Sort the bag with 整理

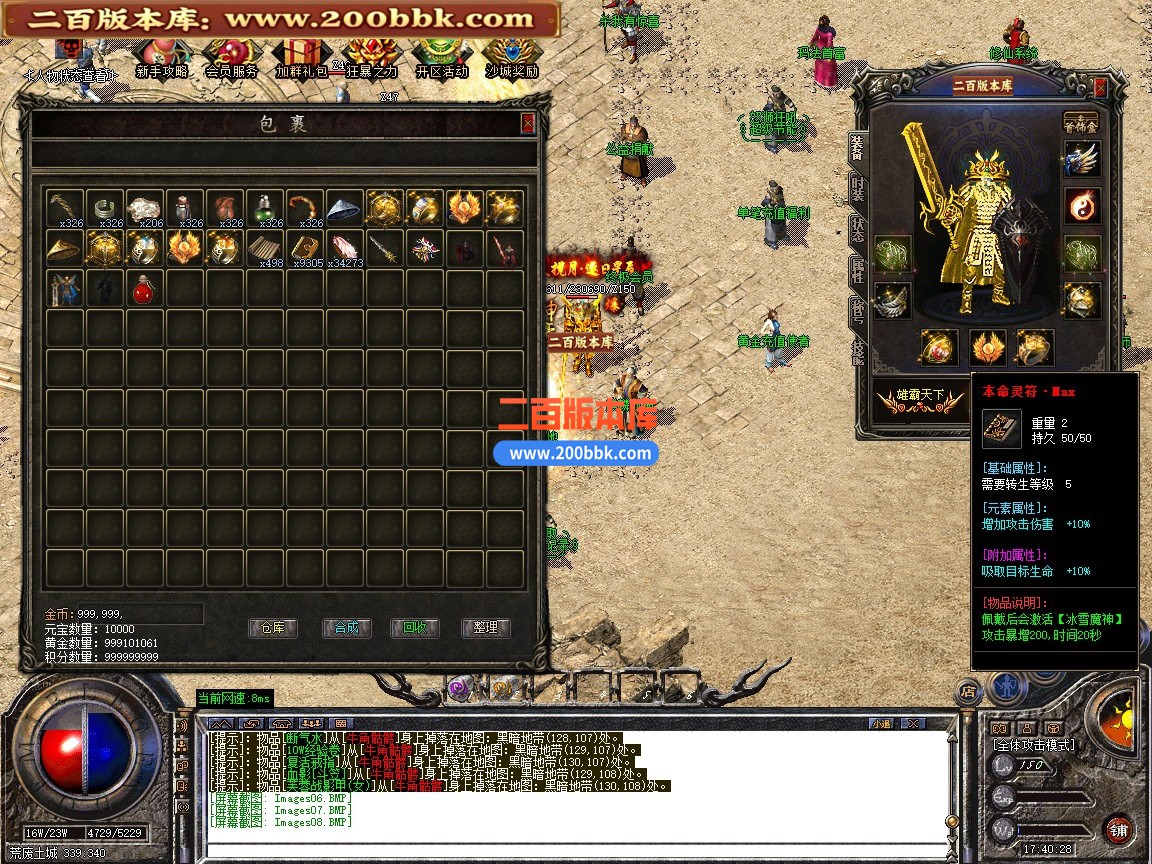point(486,628)
